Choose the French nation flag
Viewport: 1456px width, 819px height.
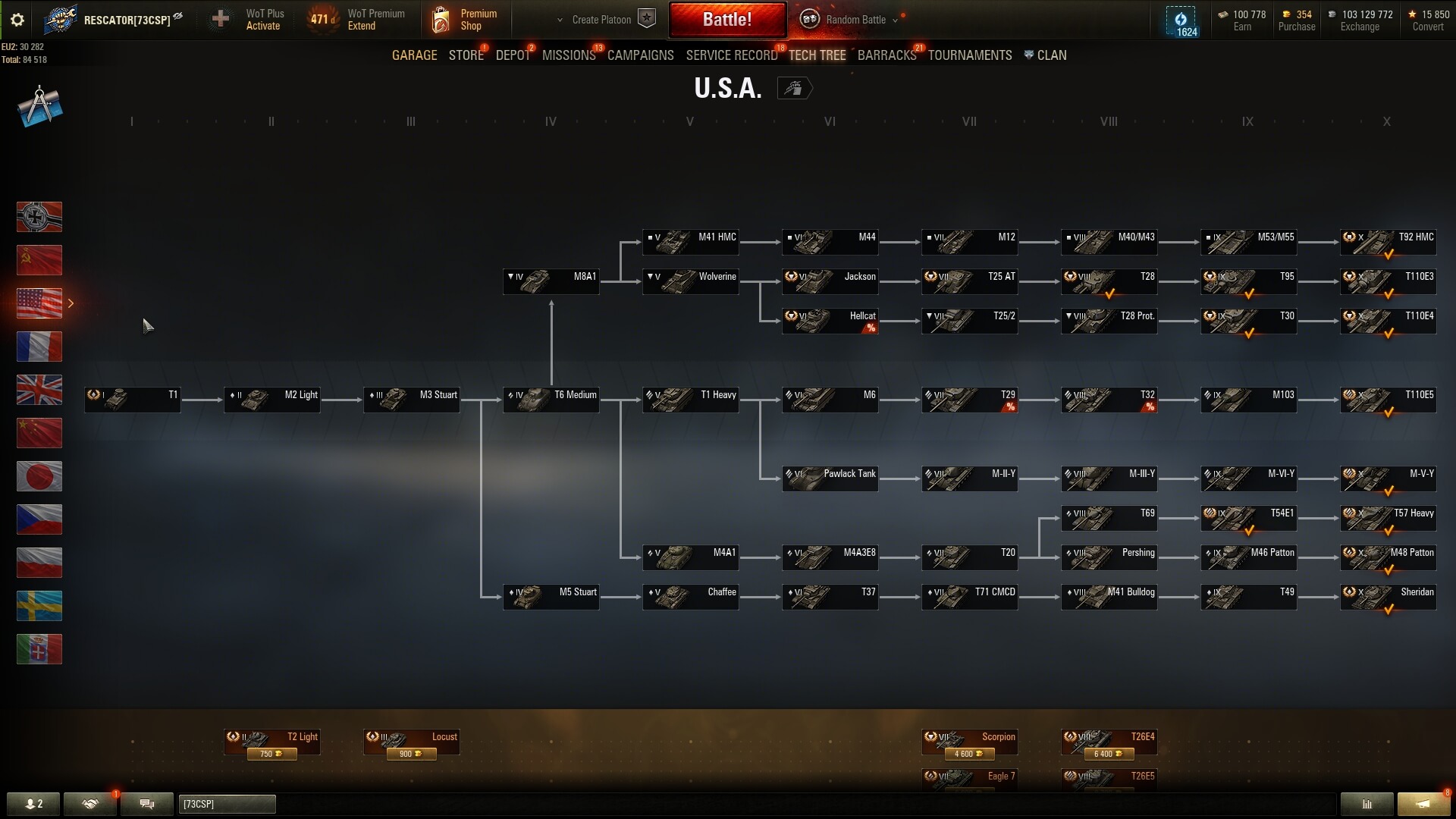(x=39, y=347)
